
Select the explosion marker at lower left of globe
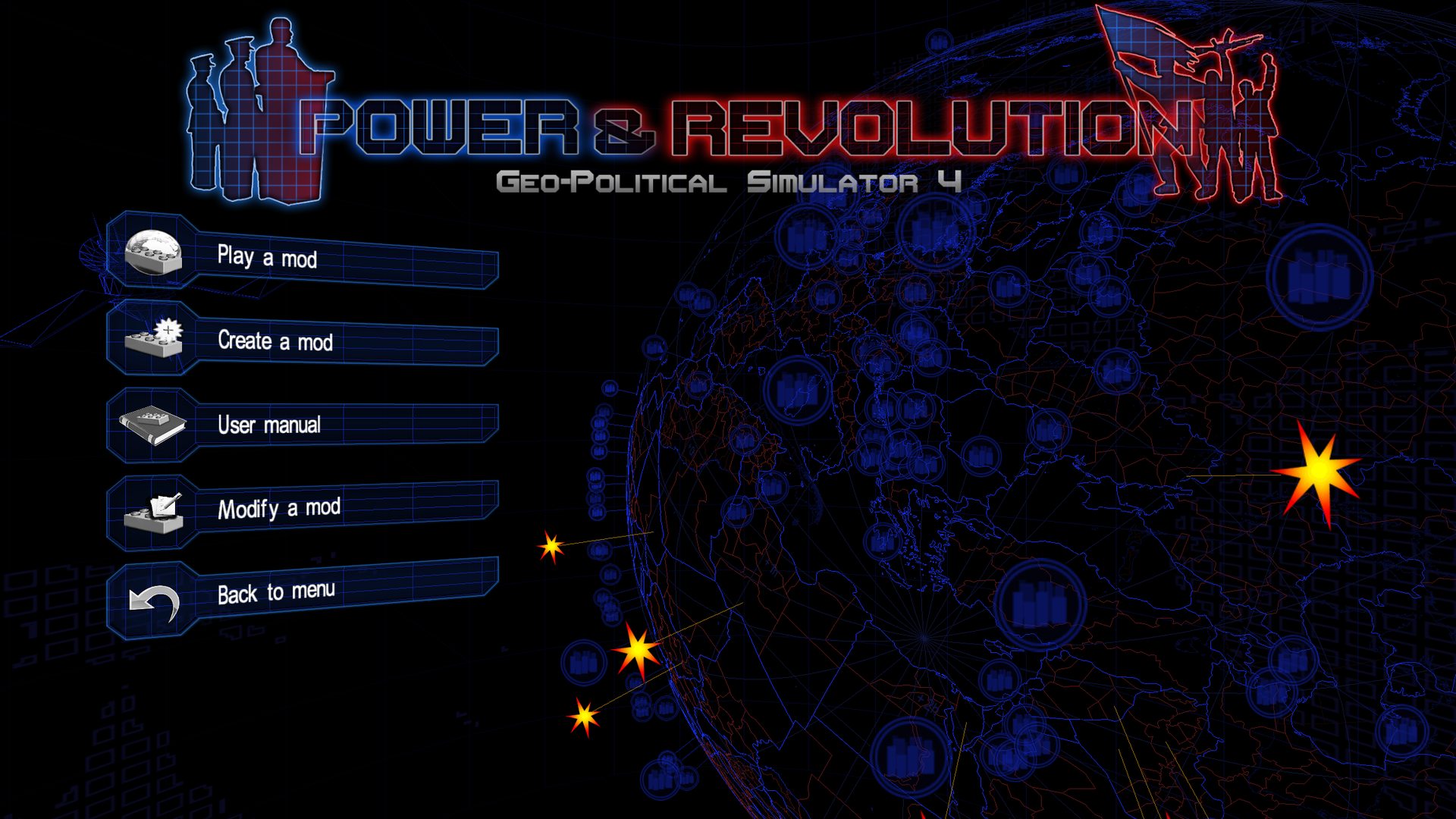coord(584,714)
